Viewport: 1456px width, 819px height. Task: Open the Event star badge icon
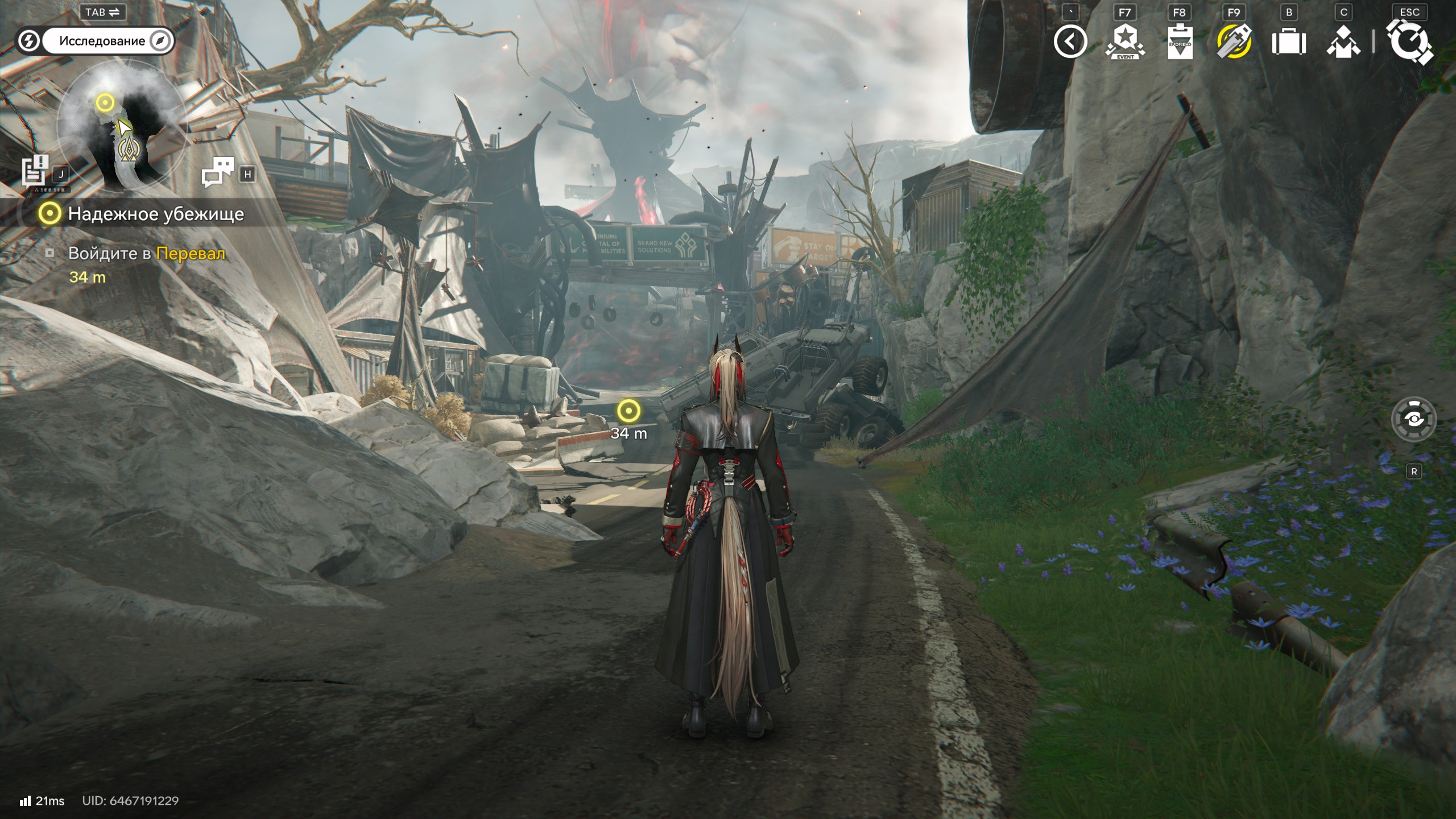[x=1124, y=42]
